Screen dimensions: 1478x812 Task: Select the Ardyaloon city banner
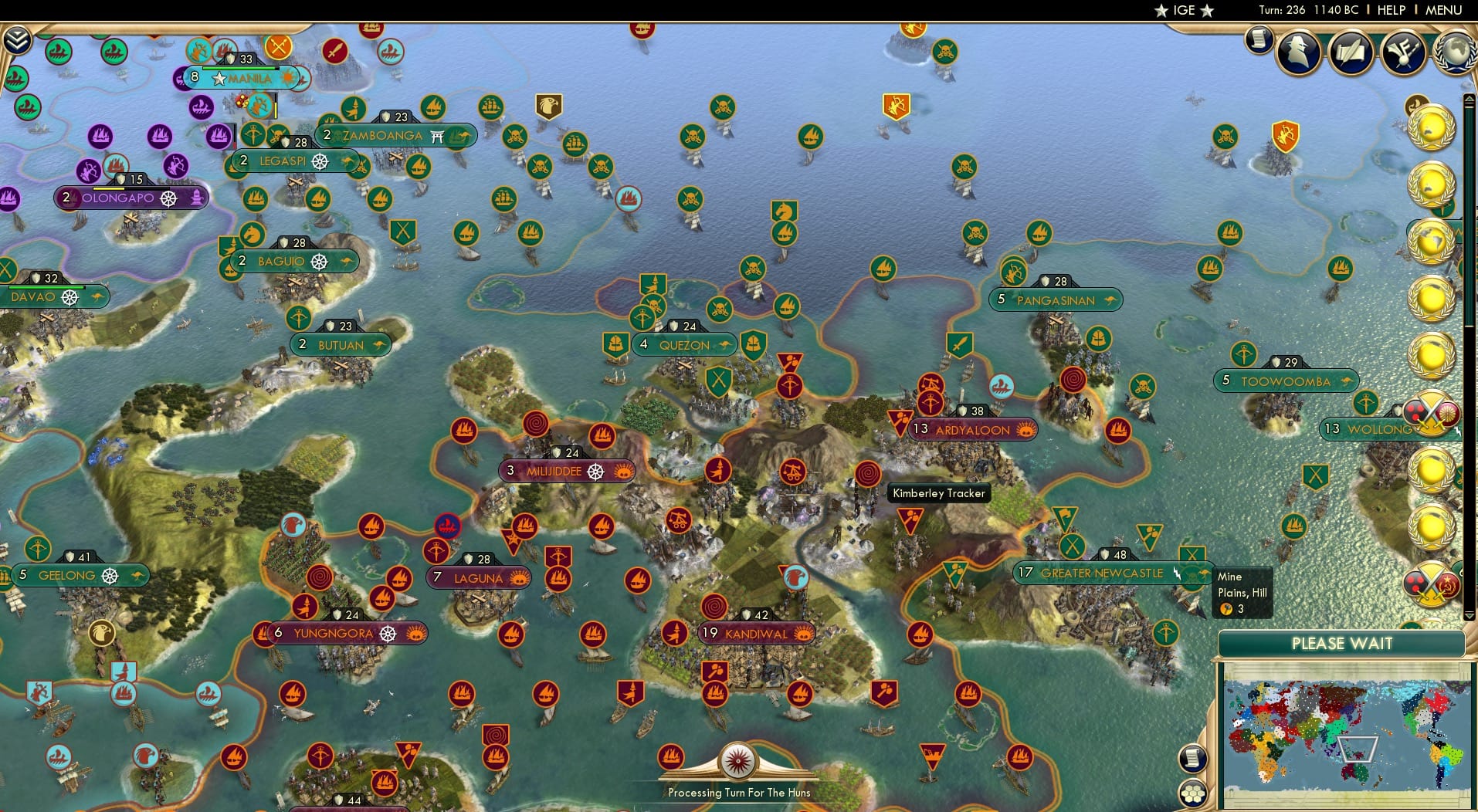[x=972, y=429]
